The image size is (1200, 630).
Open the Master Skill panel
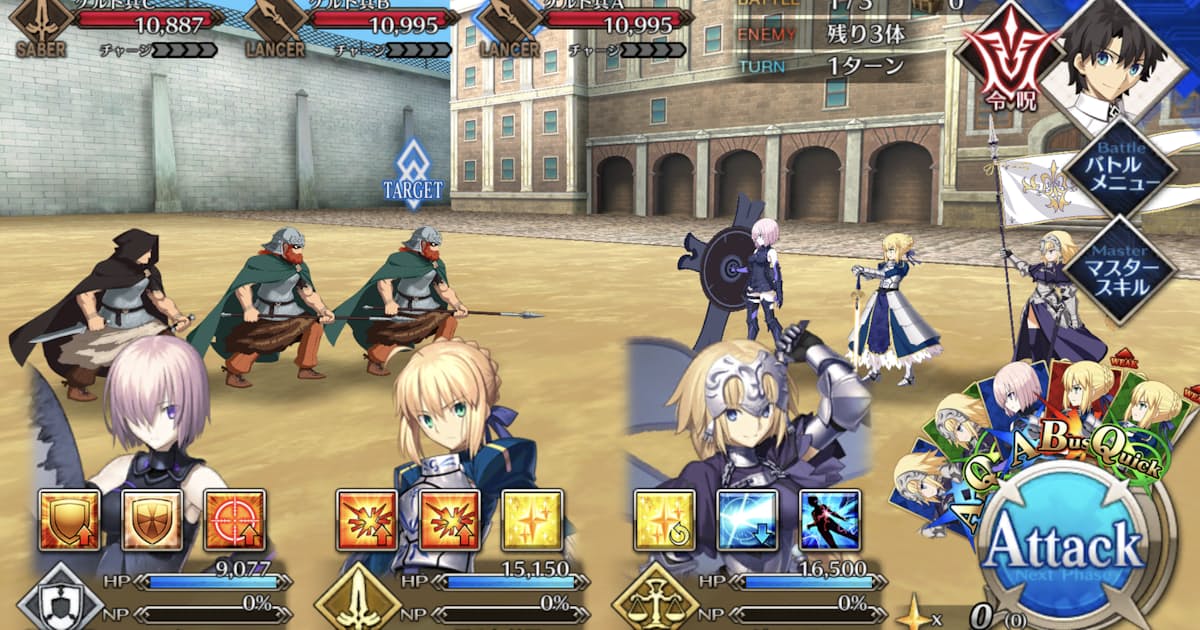tap(1118, 265)
